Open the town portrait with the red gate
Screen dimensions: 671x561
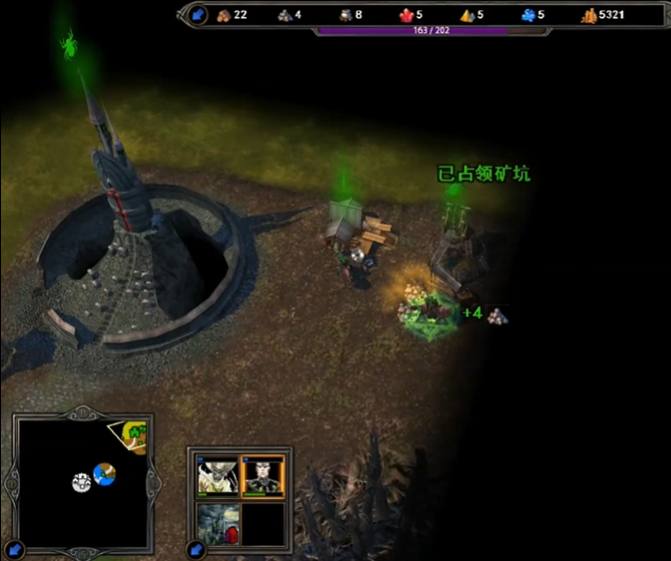coord(218,522)
